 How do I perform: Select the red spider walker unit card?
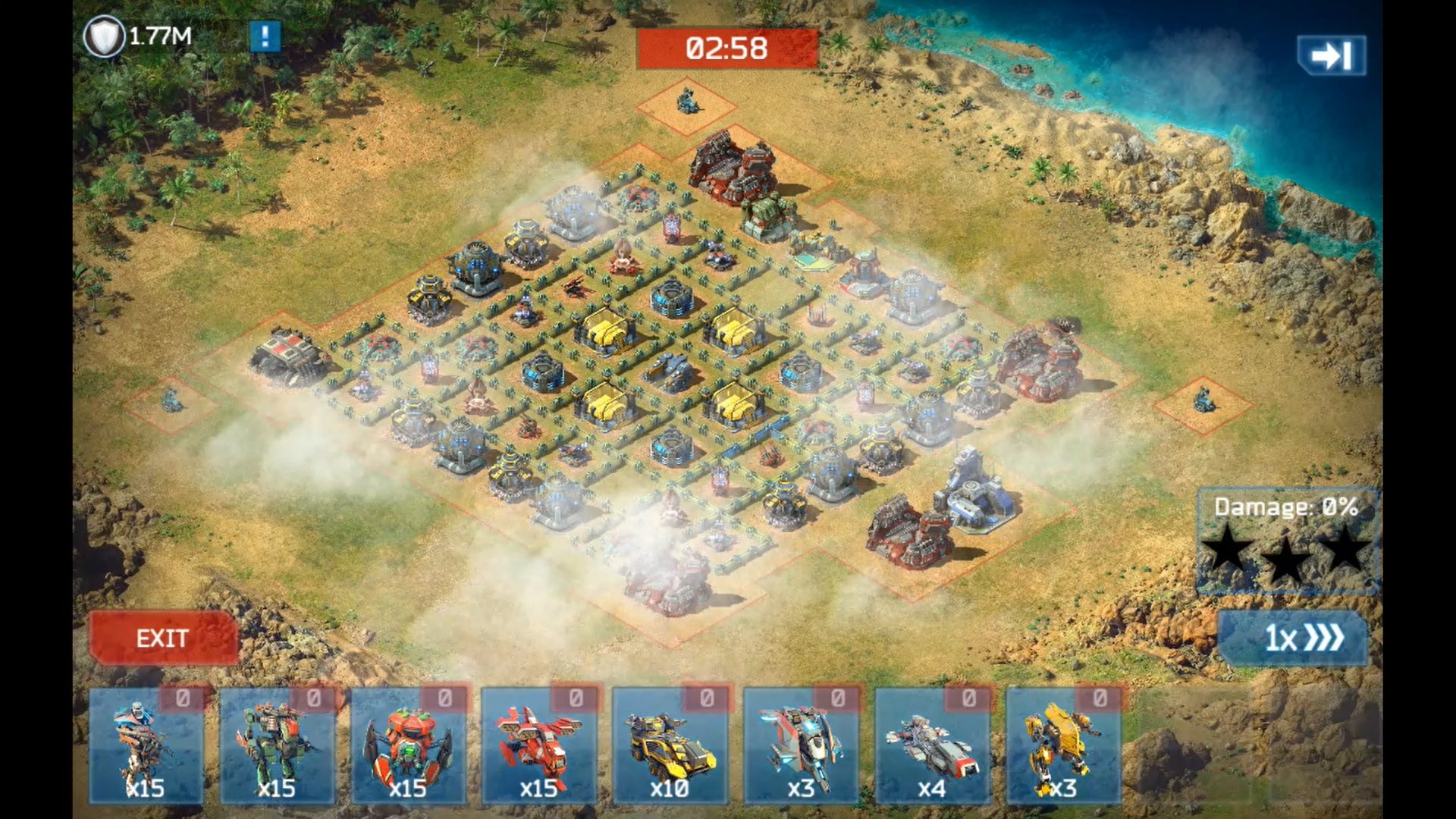408,745
